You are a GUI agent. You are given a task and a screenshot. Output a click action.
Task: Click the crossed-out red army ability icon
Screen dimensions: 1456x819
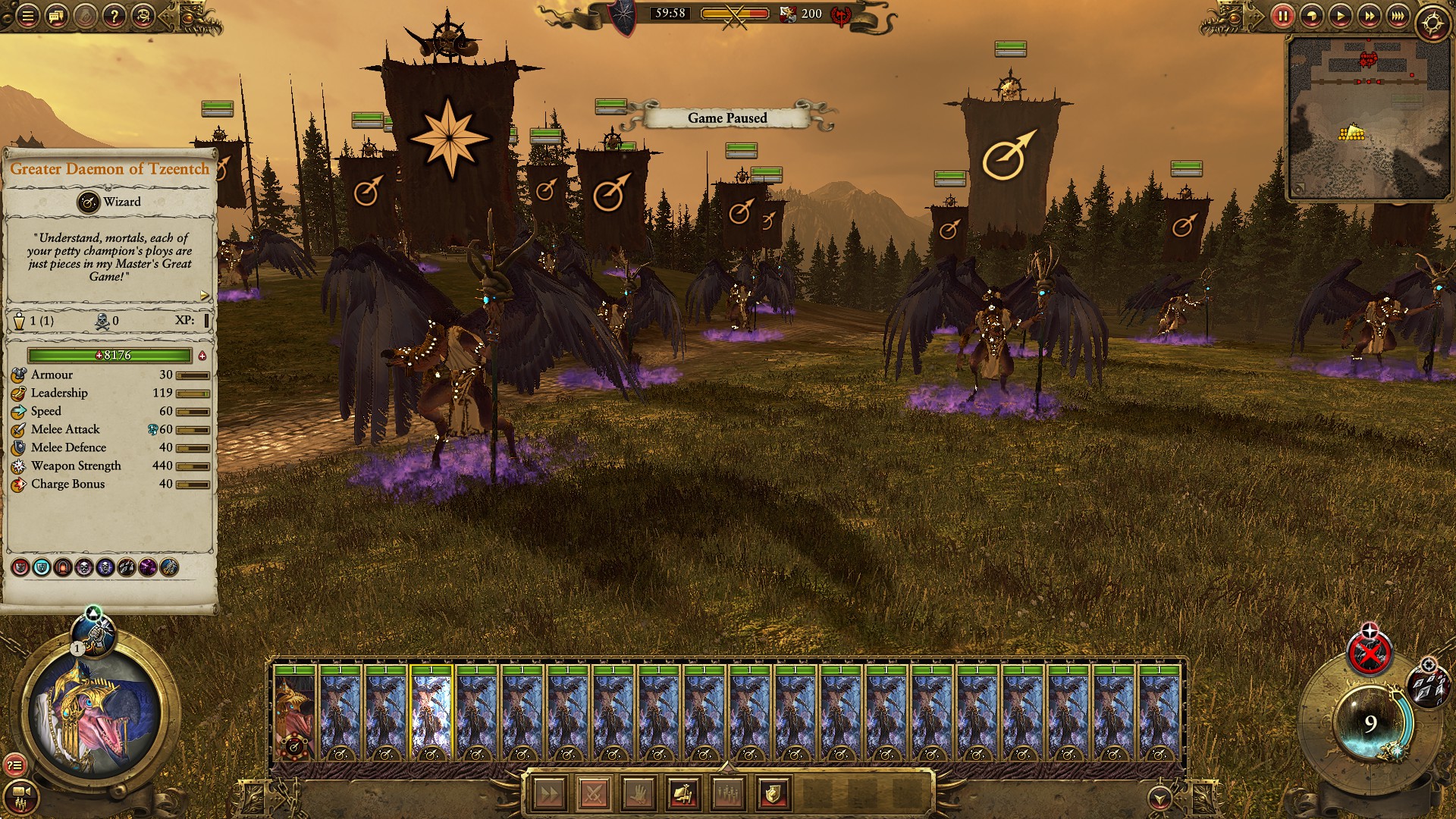pos(1368,654)
